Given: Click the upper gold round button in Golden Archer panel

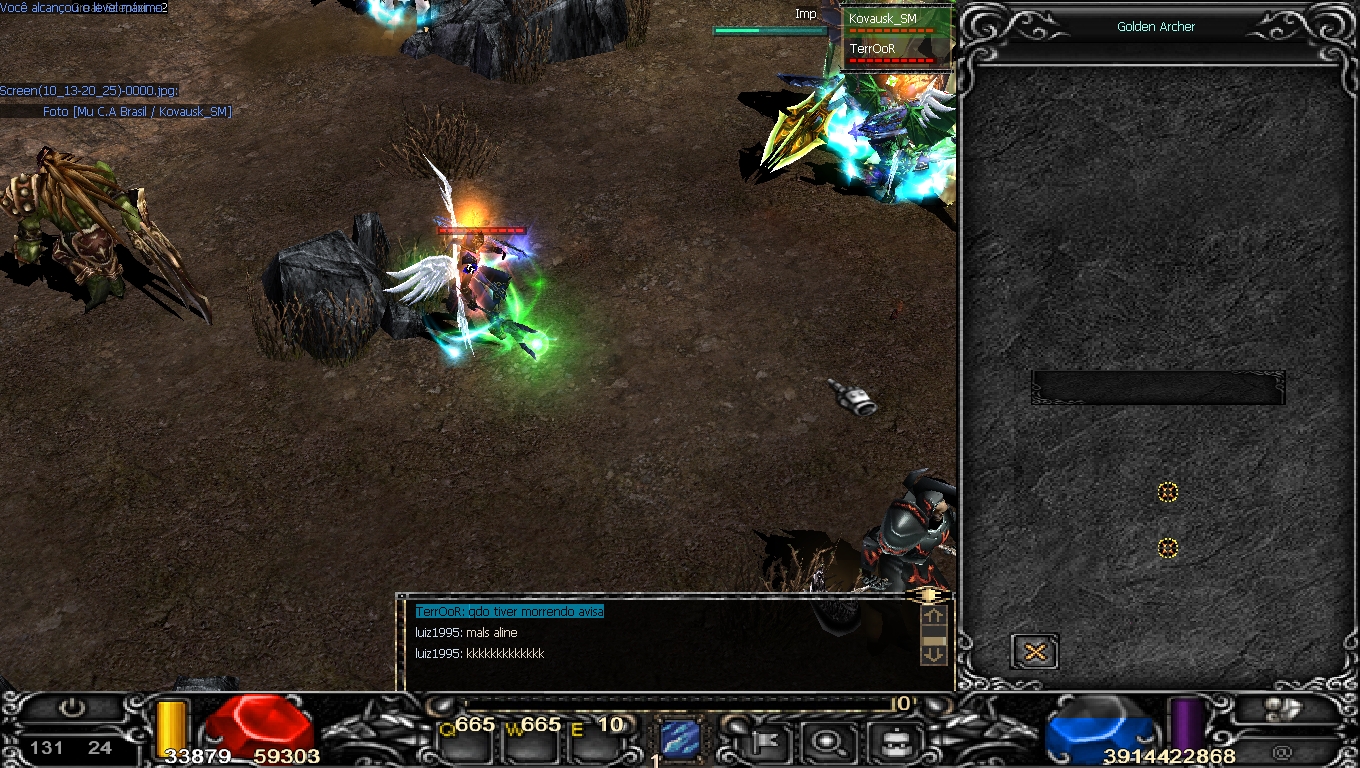Looking at the screenshot, I should tap(1167, 492).
